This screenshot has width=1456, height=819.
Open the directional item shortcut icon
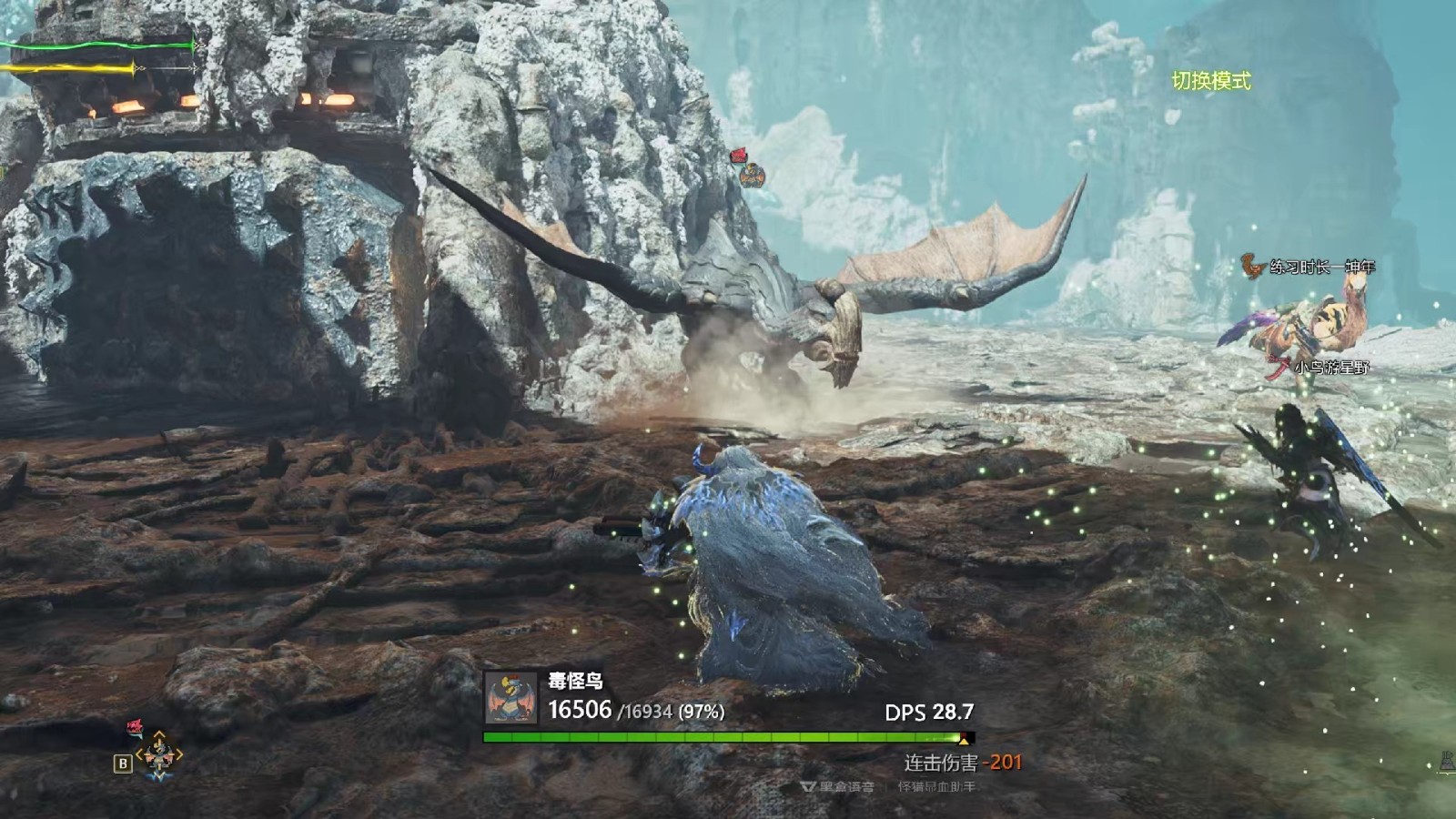(x=159, y=754)
